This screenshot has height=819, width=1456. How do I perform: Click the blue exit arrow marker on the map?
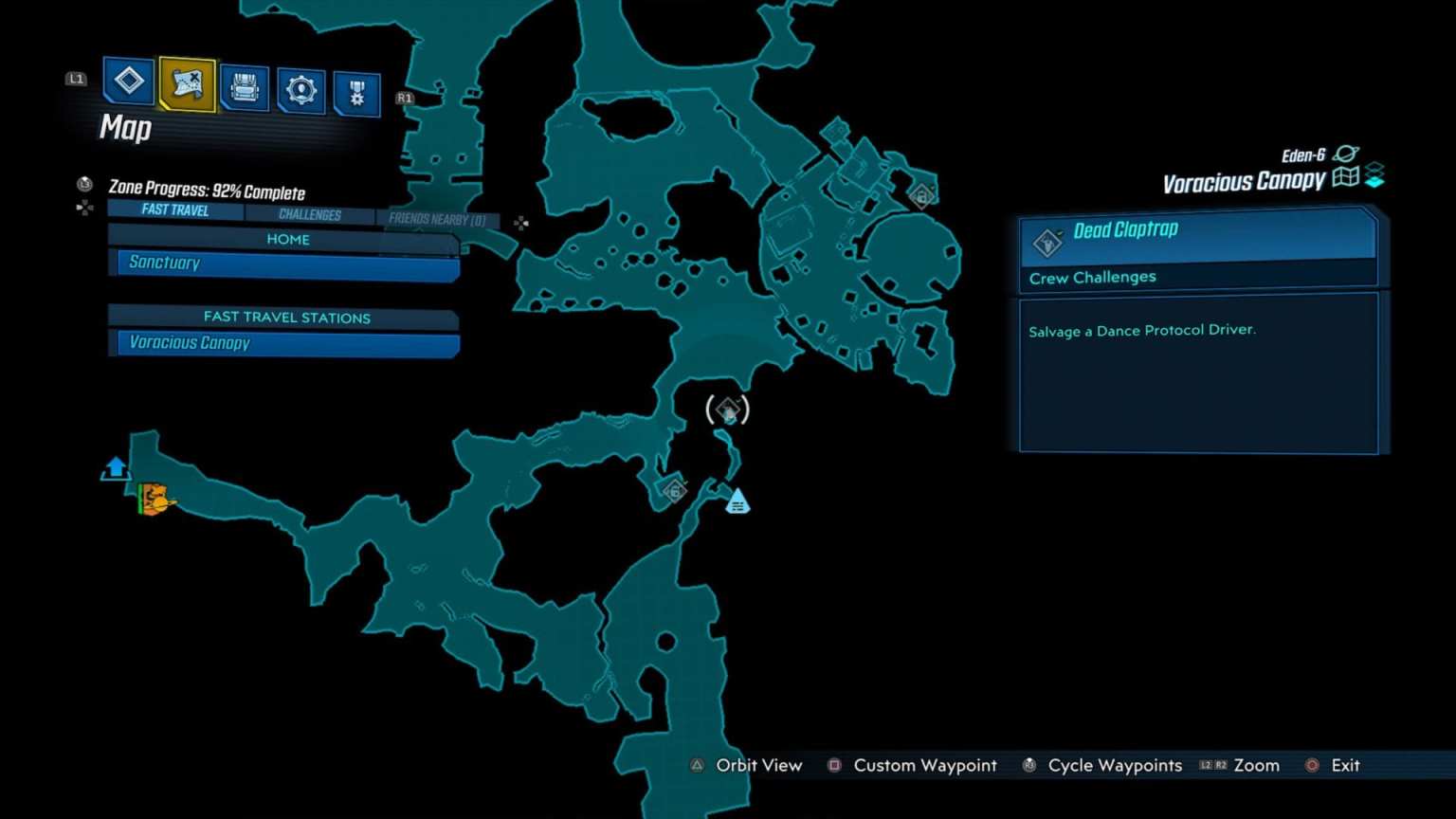pyautogui.click(x=114, y=466)
